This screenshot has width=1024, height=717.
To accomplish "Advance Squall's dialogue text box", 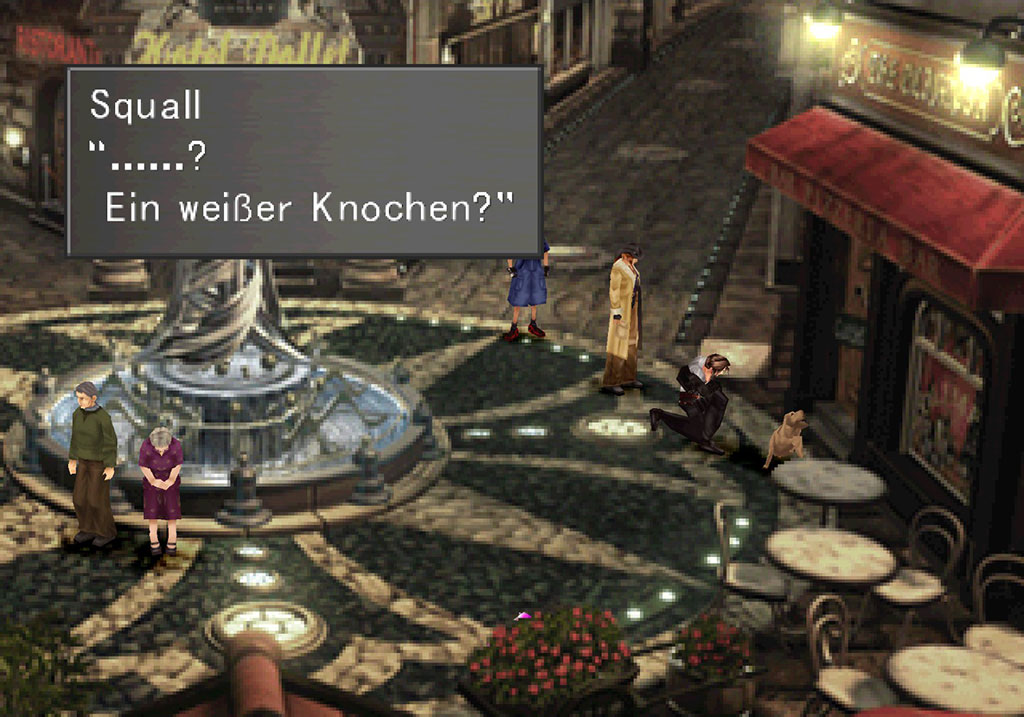I will tap(304, 162).
